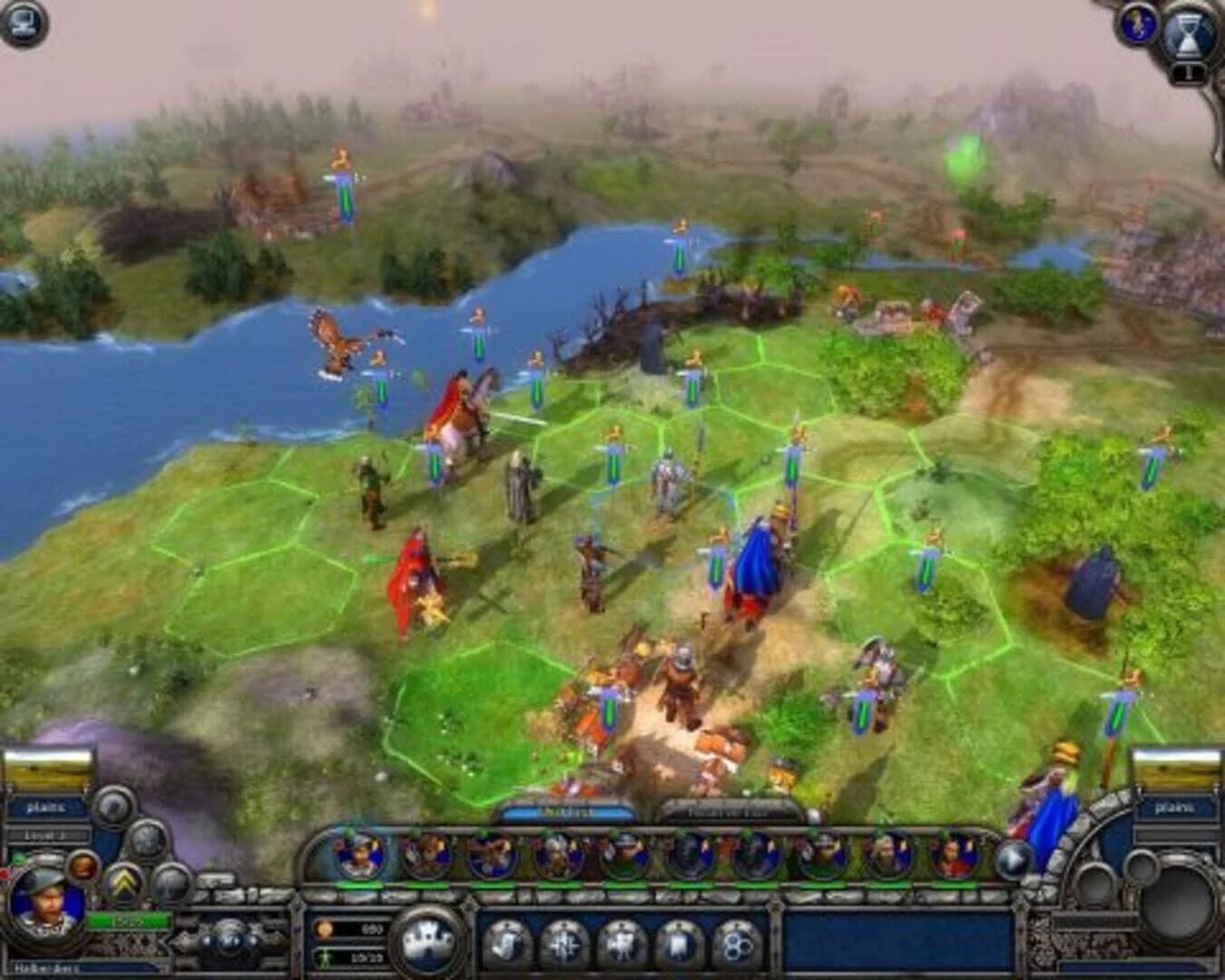
Task: Click the Helke Aers name label
Action: click(45, 967)
